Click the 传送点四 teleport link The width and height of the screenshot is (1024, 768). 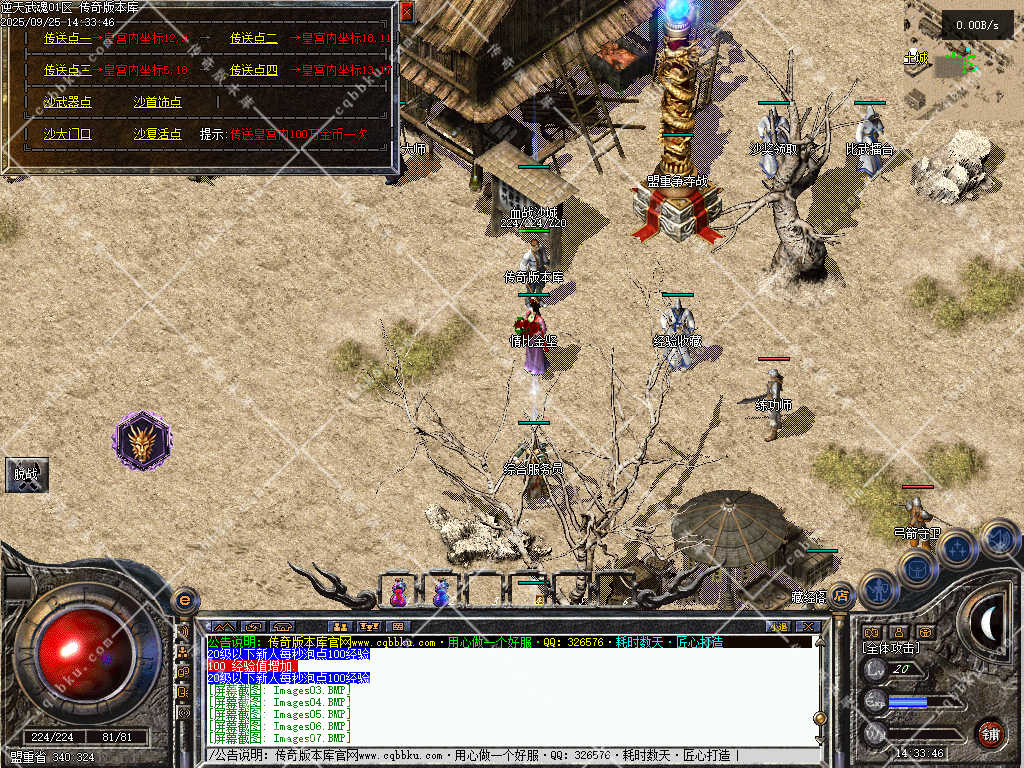click(x=253, y=71)
